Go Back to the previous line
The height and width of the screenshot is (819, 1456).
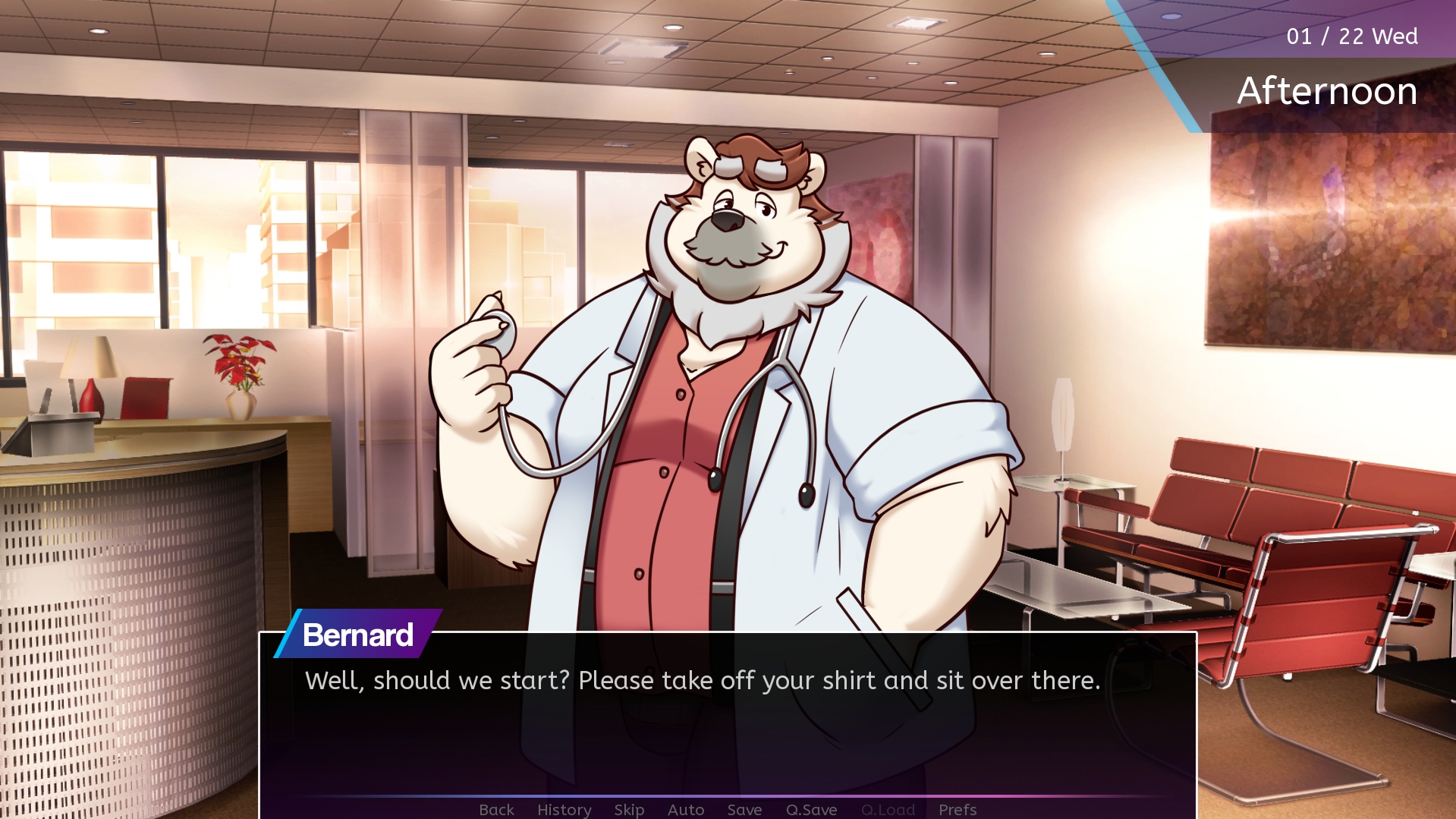[x=496, y=809]
